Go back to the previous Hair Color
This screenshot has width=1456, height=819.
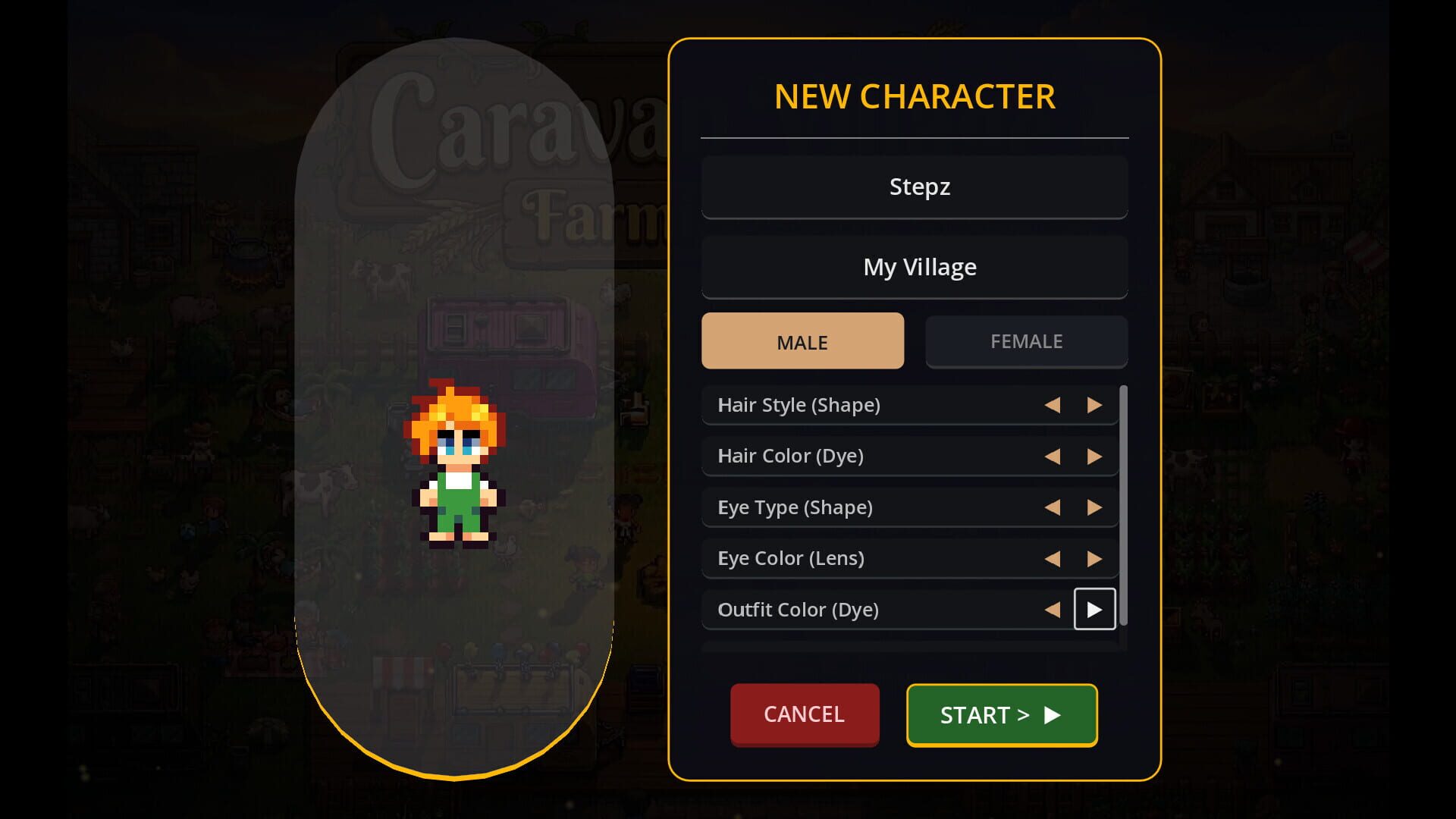(1053, 456)
